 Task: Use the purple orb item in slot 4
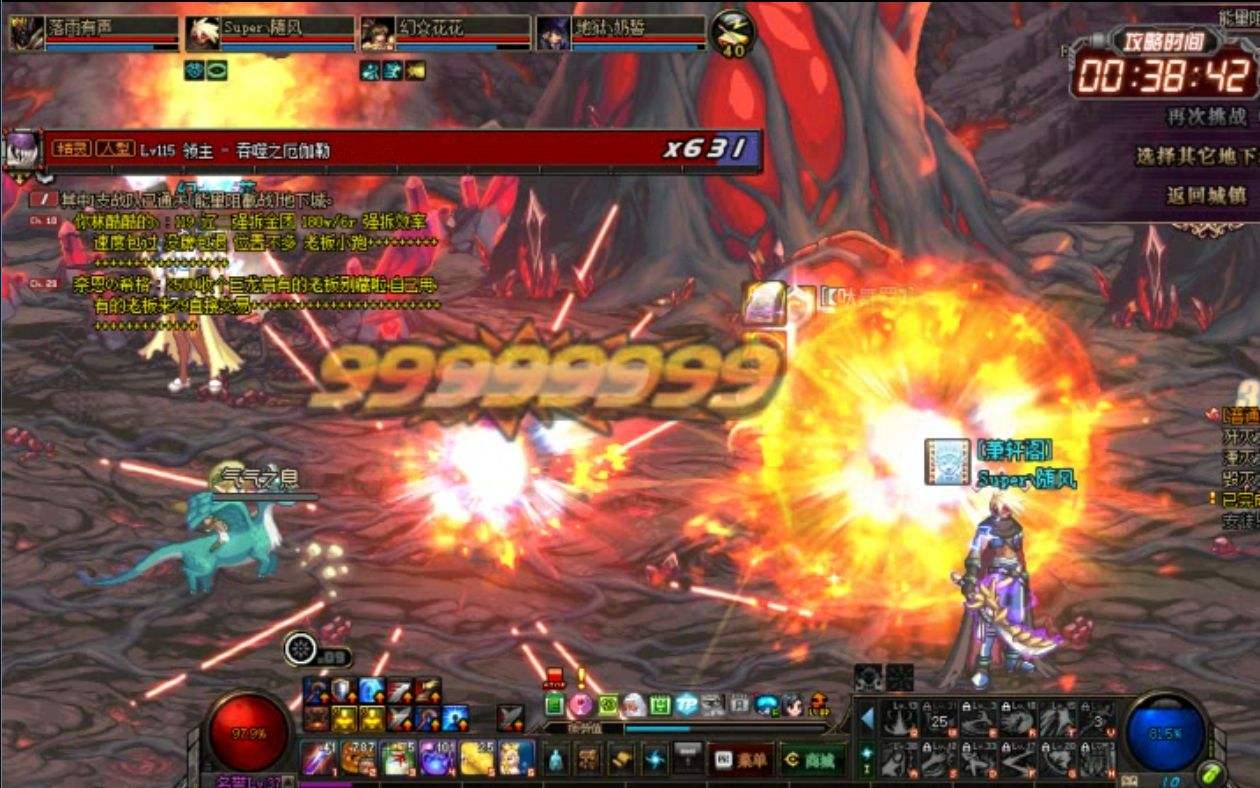point(438,758)
